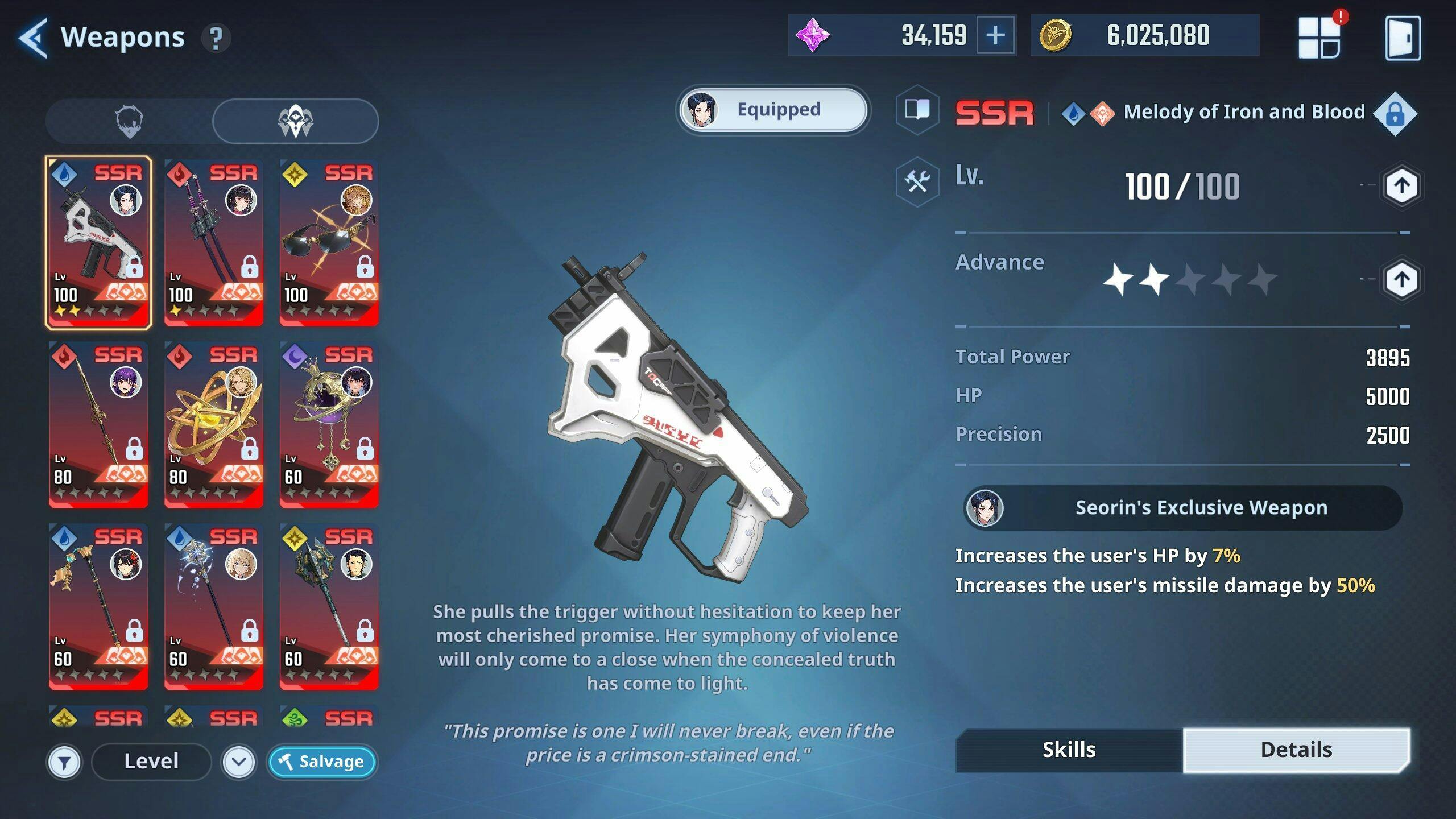Switch to the hunter weapons tab
Screen dimensions: 1456x819
click(129, 121)
